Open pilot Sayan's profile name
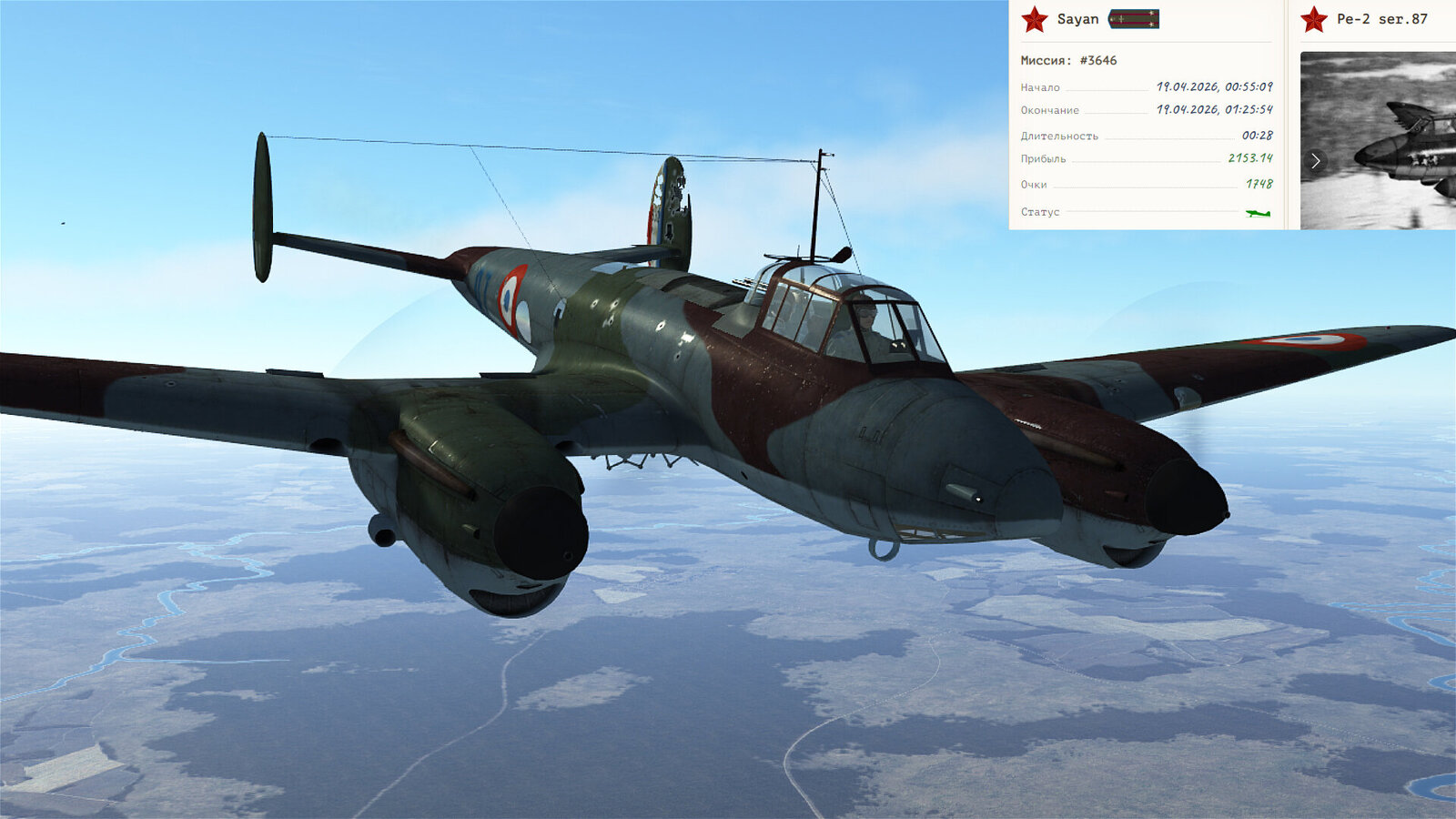Image resolution: width=1456 pixels, height=819 pixels. click(1077, 19)
